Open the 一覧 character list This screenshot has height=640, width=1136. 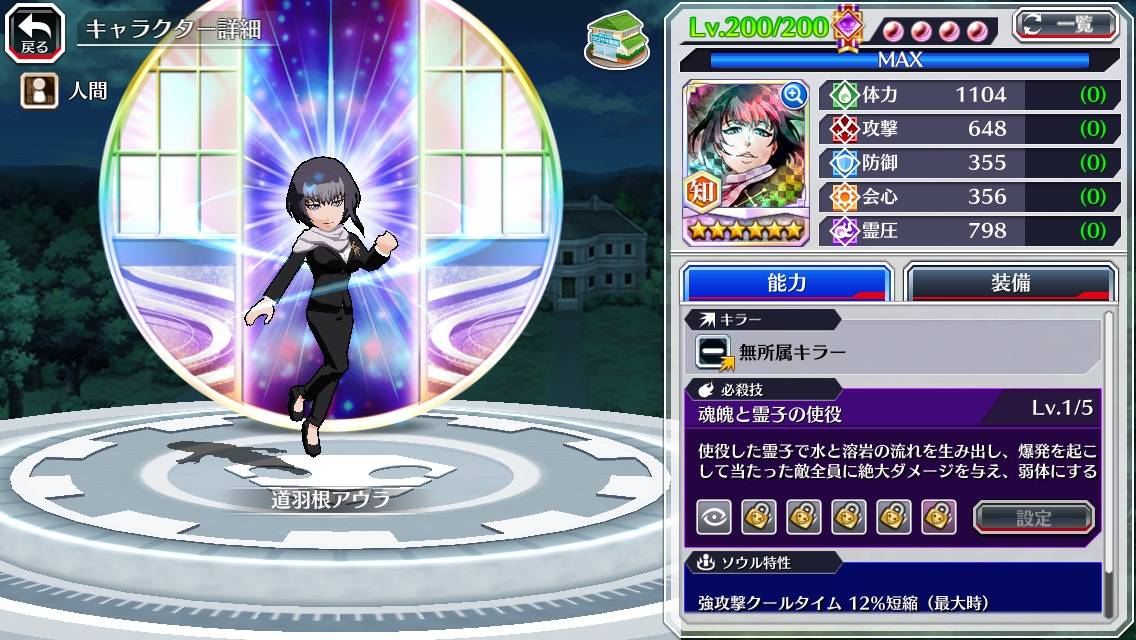(x=1066, y=24)
